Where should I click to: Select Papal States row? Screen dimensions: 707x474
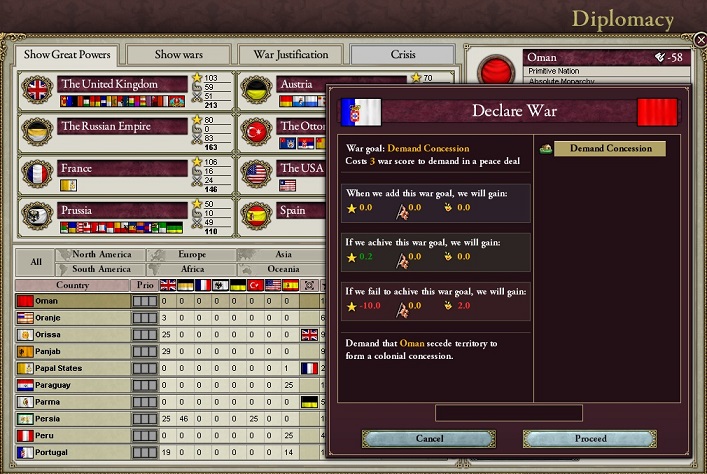72,368
